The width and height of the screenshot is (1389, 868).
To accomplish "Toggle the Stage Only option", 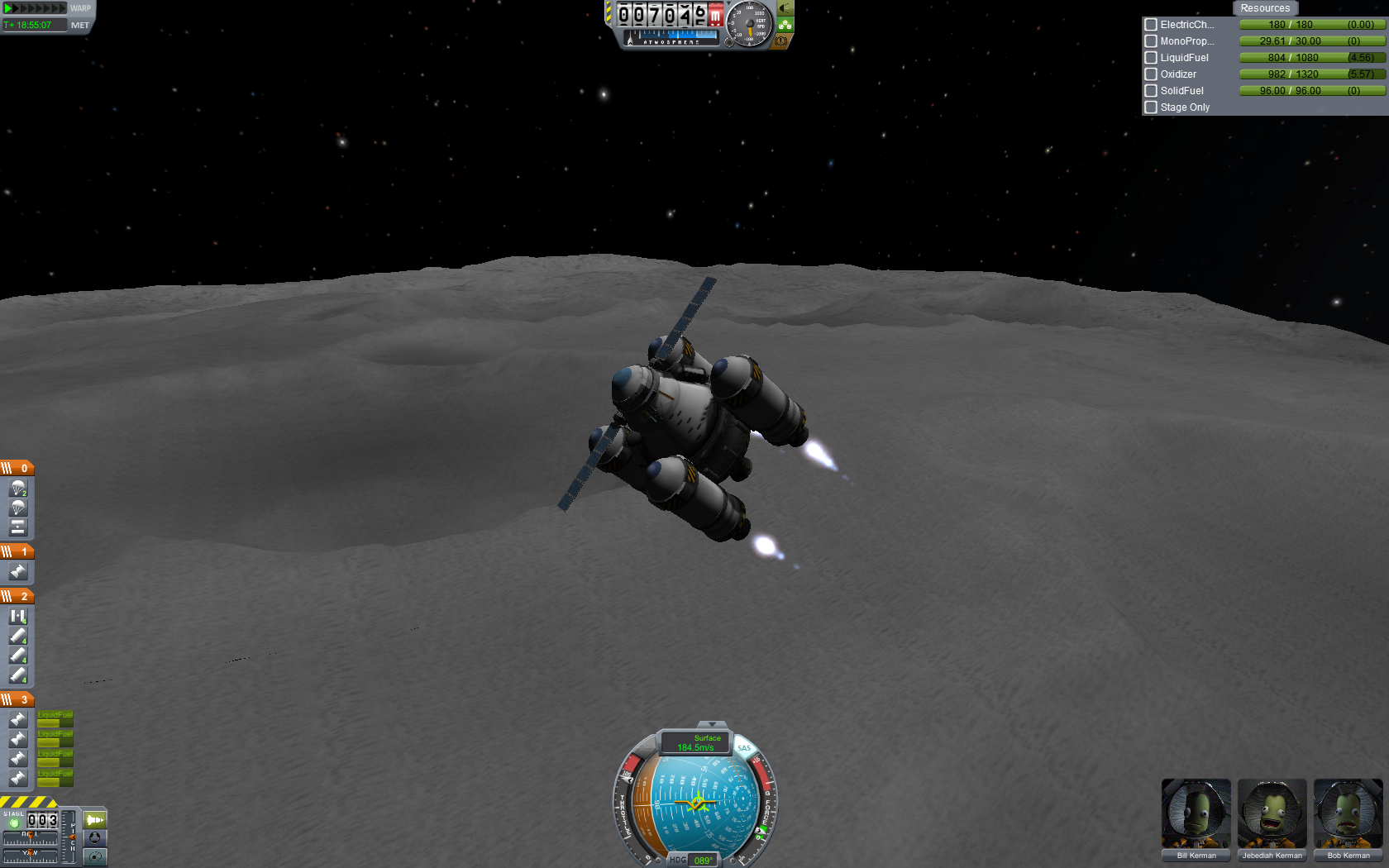I will point(1151,107).
